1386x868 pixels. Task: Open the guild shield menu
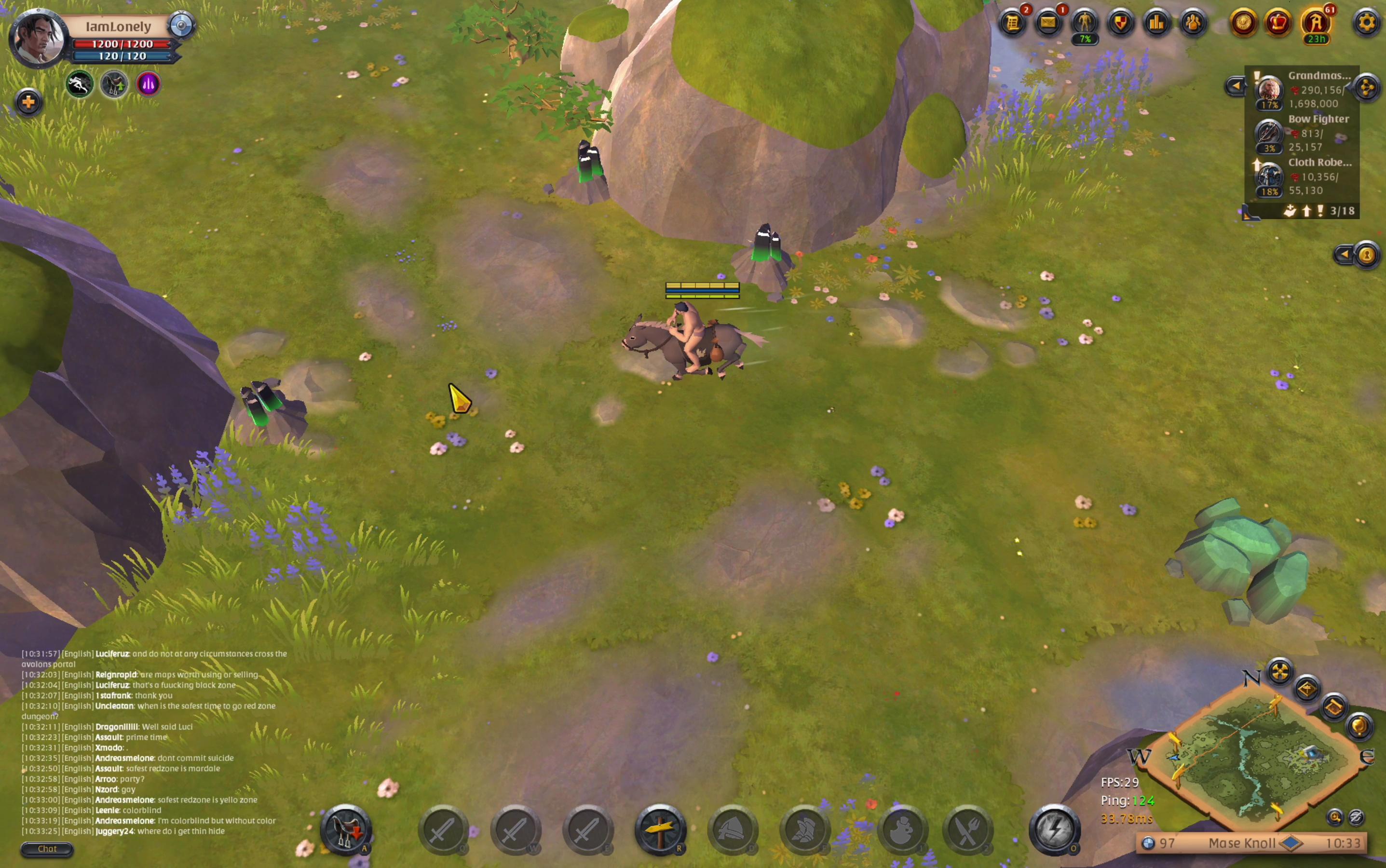(1121, 23)
